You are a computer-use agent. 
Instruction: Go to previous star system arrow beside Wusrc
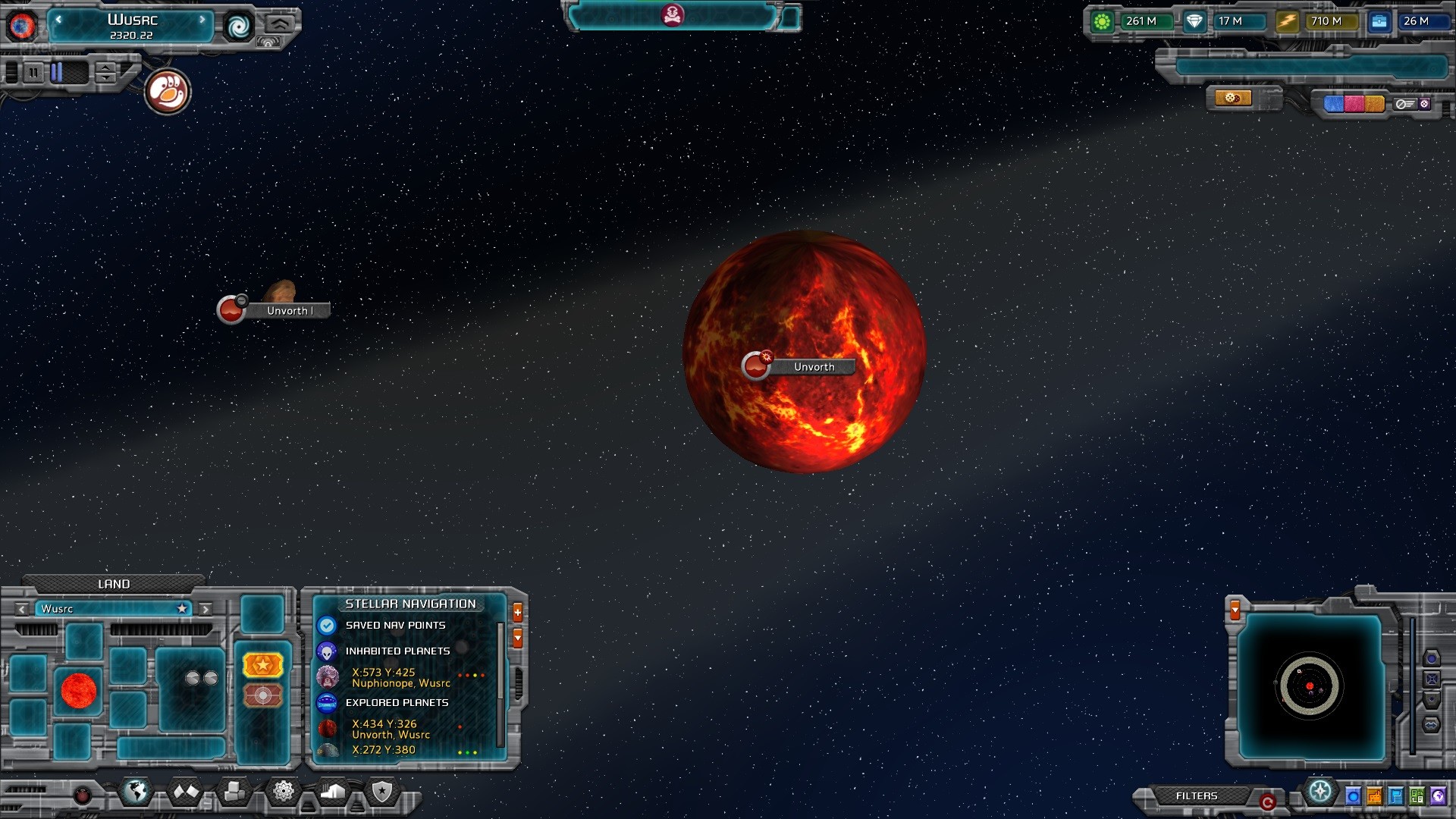58,20
